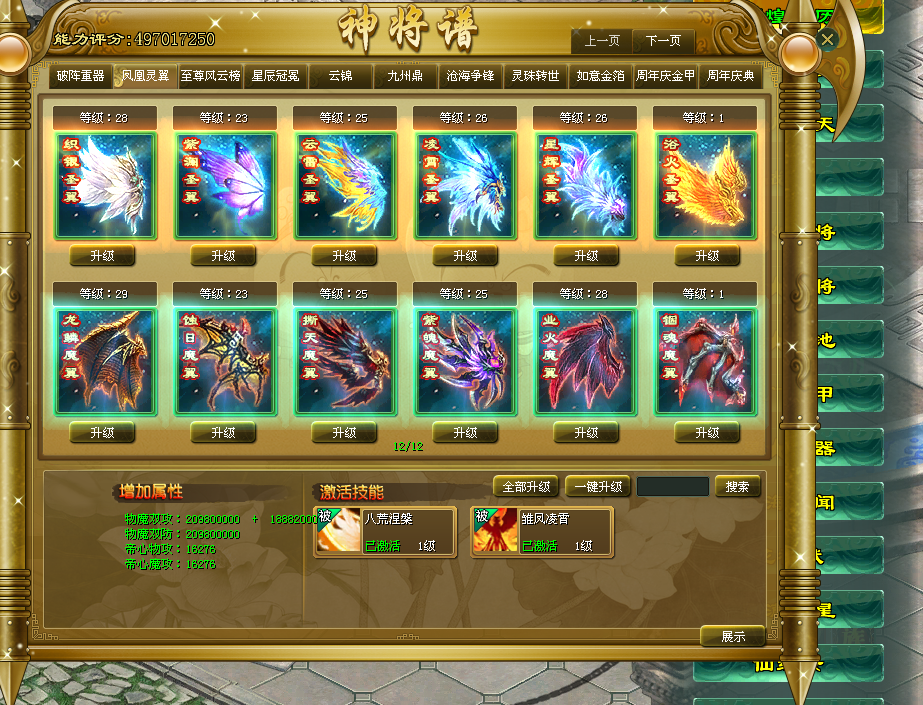Show the 如意金箔 tab
Image resolution: width=923 pixels, height=705 pixels.
600,76
